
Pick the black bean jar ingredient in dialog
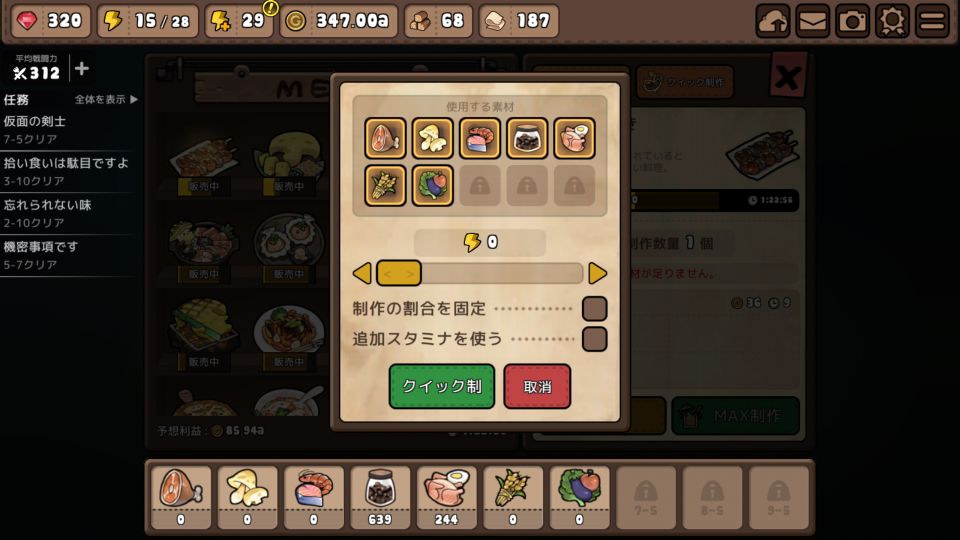click(527, 138)
